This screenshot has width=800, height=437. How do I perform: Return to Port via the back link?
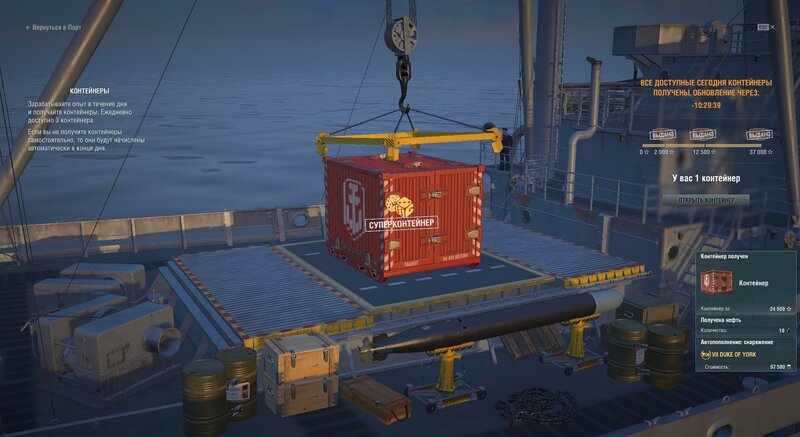click(x=54, y=28)
